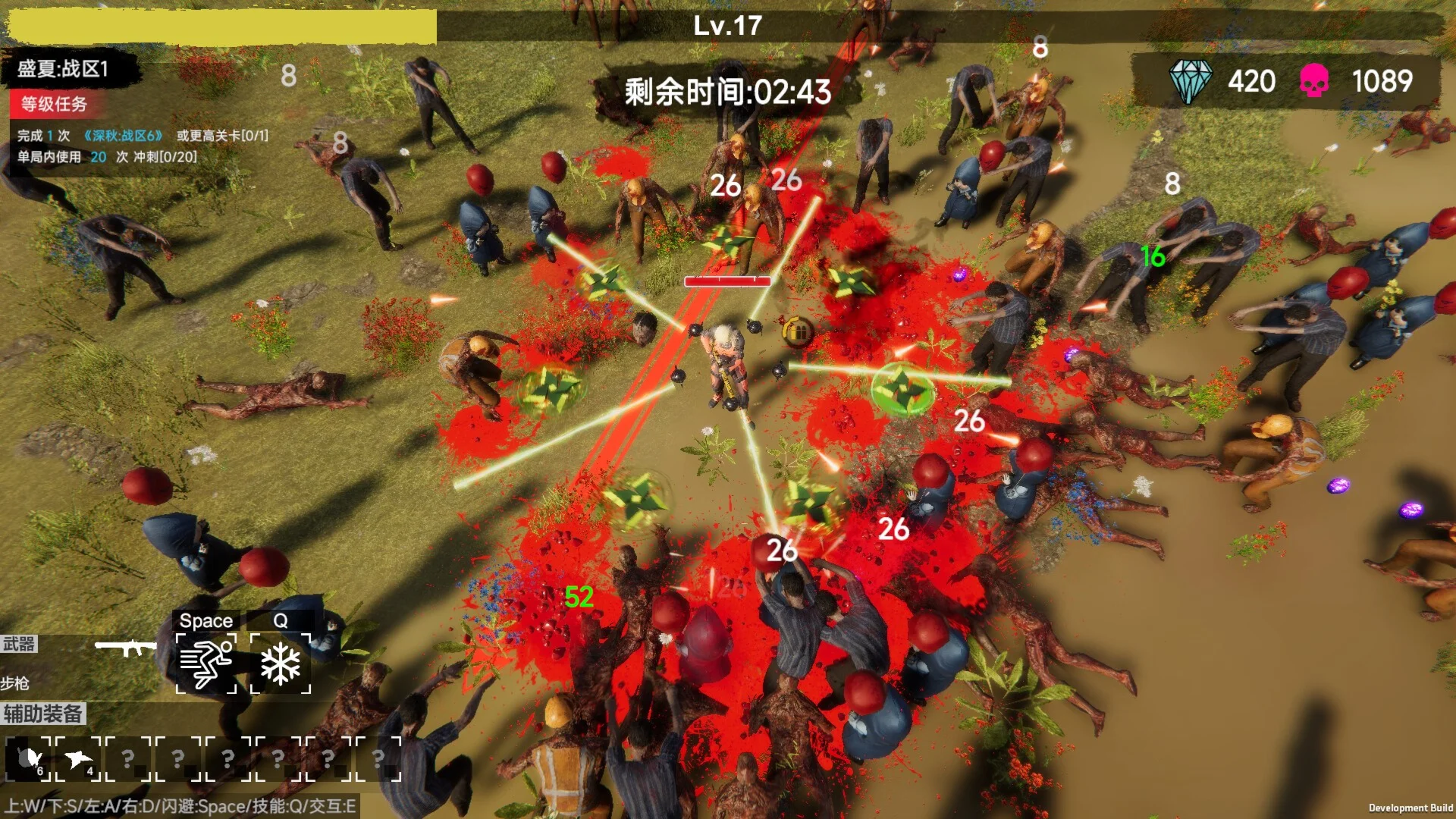Select the shuriken auxiliary gear slot
Image resolution: width=1456 pixels, height=819 pixels.
[78, 758]
